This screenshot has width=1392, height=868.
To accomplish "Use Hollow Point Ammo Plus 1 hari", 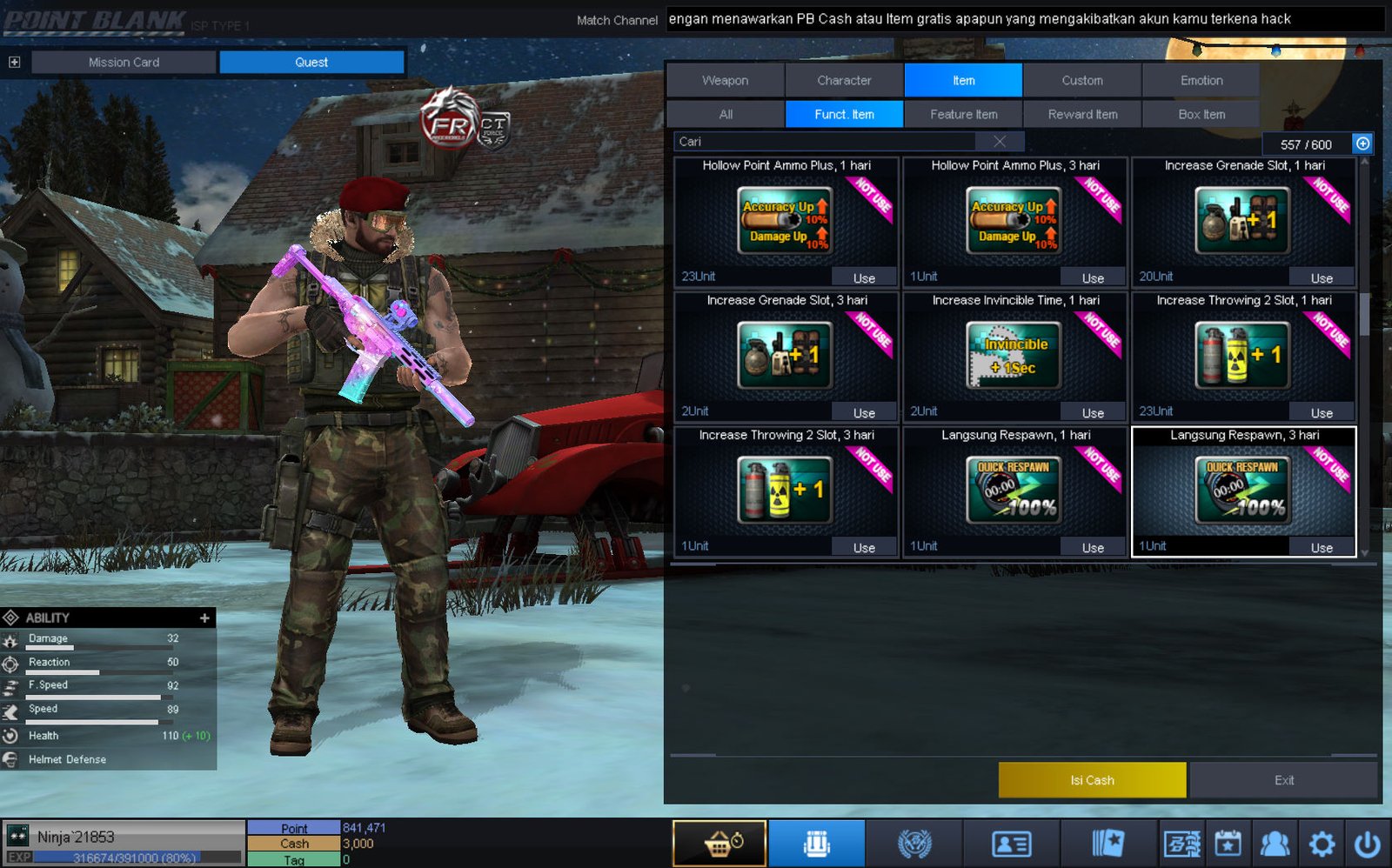I will pos(863,277).
